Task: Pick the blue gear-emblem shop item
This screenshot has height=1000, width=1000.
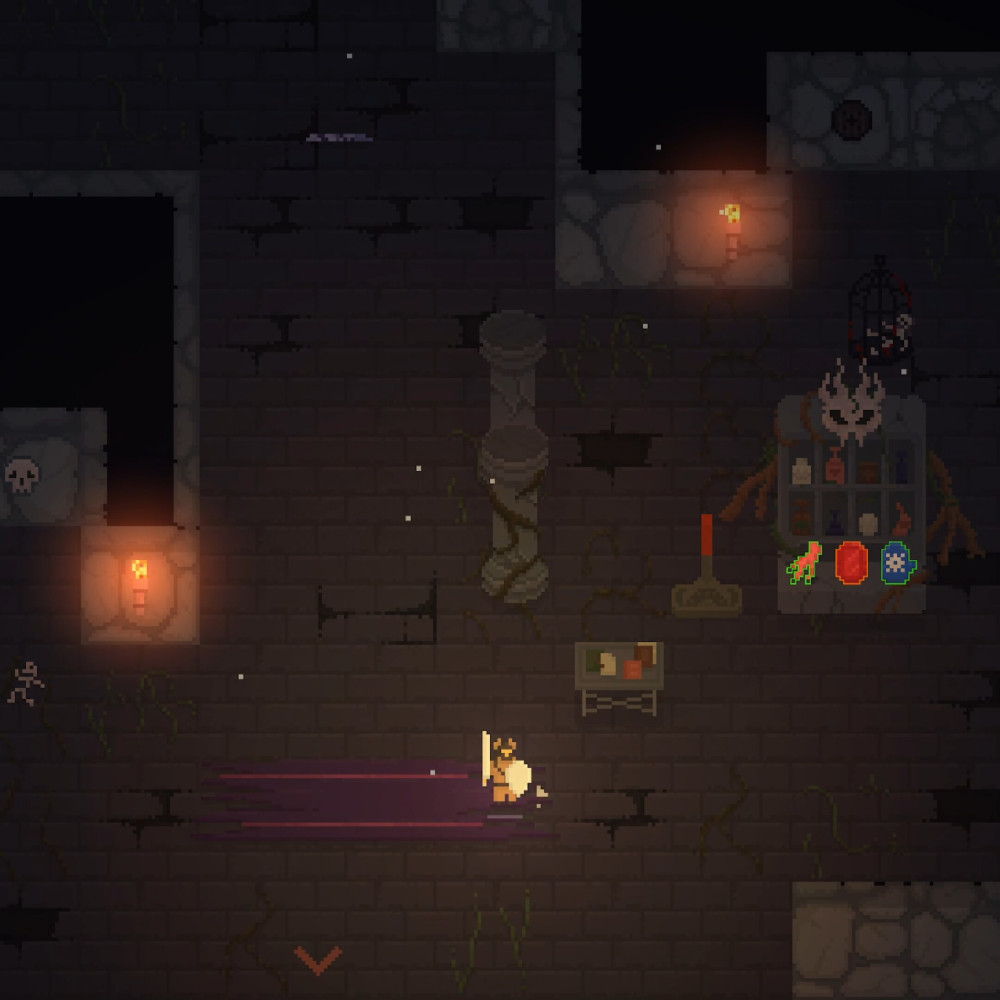Action: click(x=898, y=563)
